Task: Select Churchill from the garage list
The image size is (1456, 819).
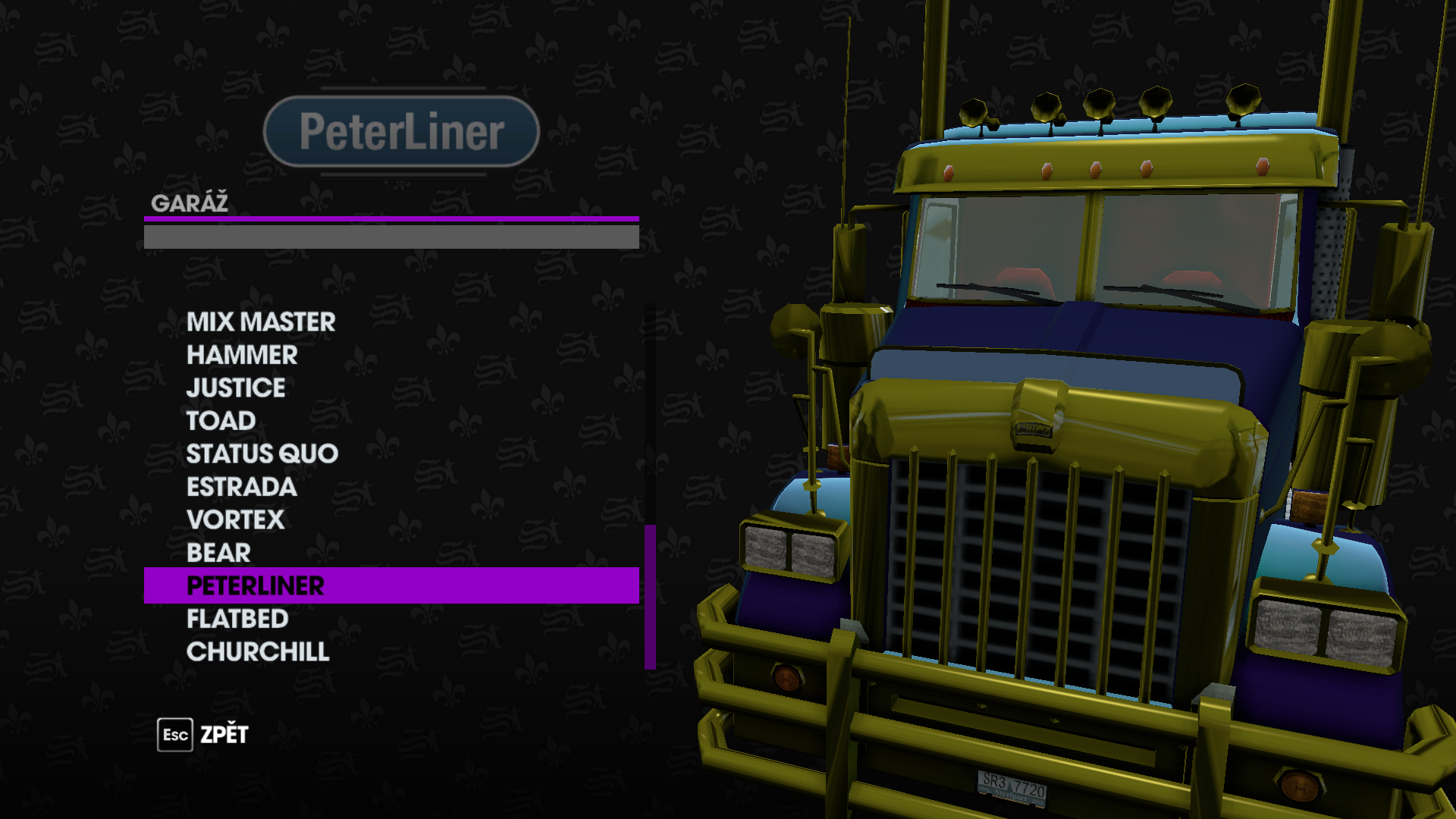Action: click(258, 652)
